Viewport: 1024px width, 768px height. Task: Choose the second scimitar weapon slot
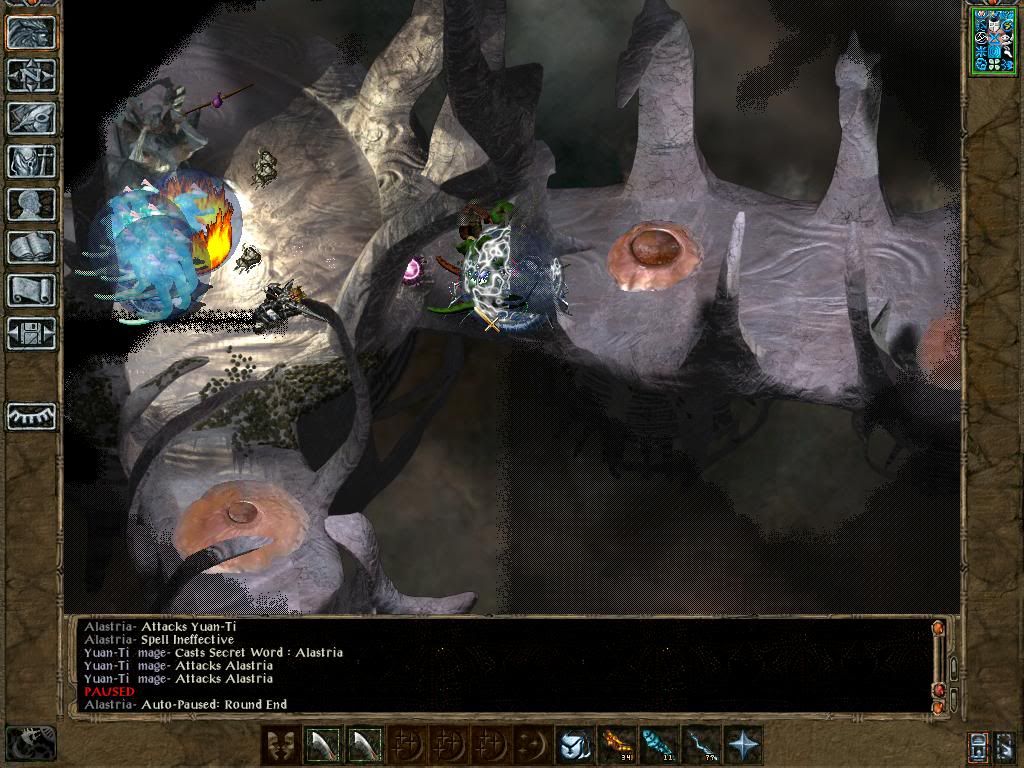[x=364, y=745]
